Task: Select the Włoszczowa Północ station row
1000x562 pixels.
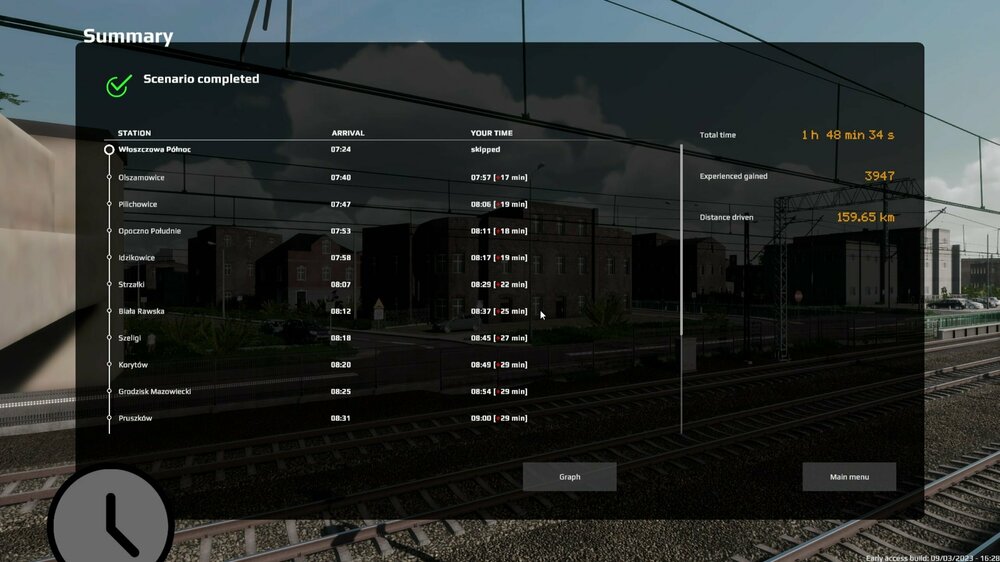Action: pos(154,150)
